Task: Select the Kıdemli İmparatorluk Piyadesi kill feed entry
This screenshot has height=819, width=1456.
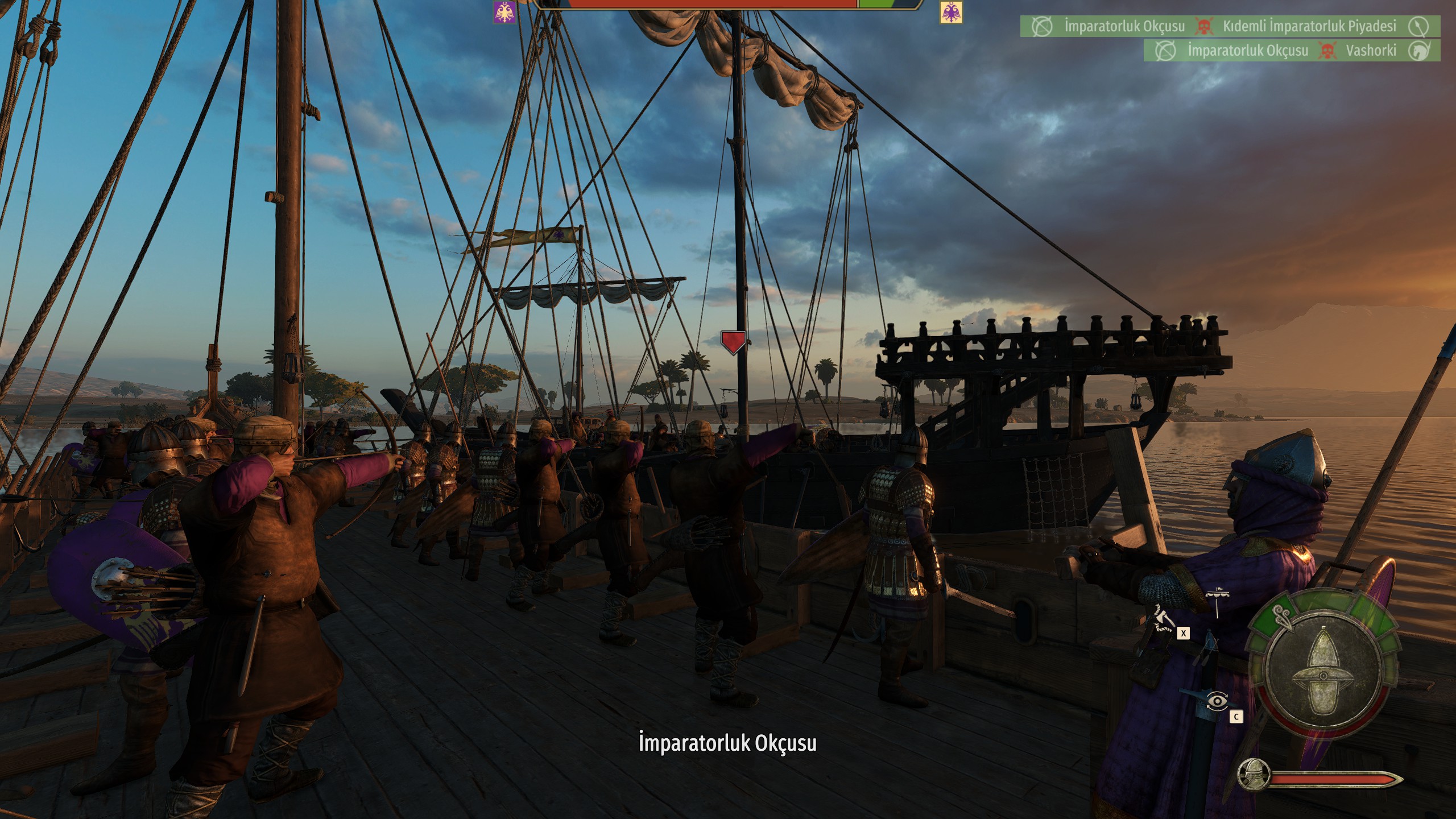Action: click(1309, 27)
